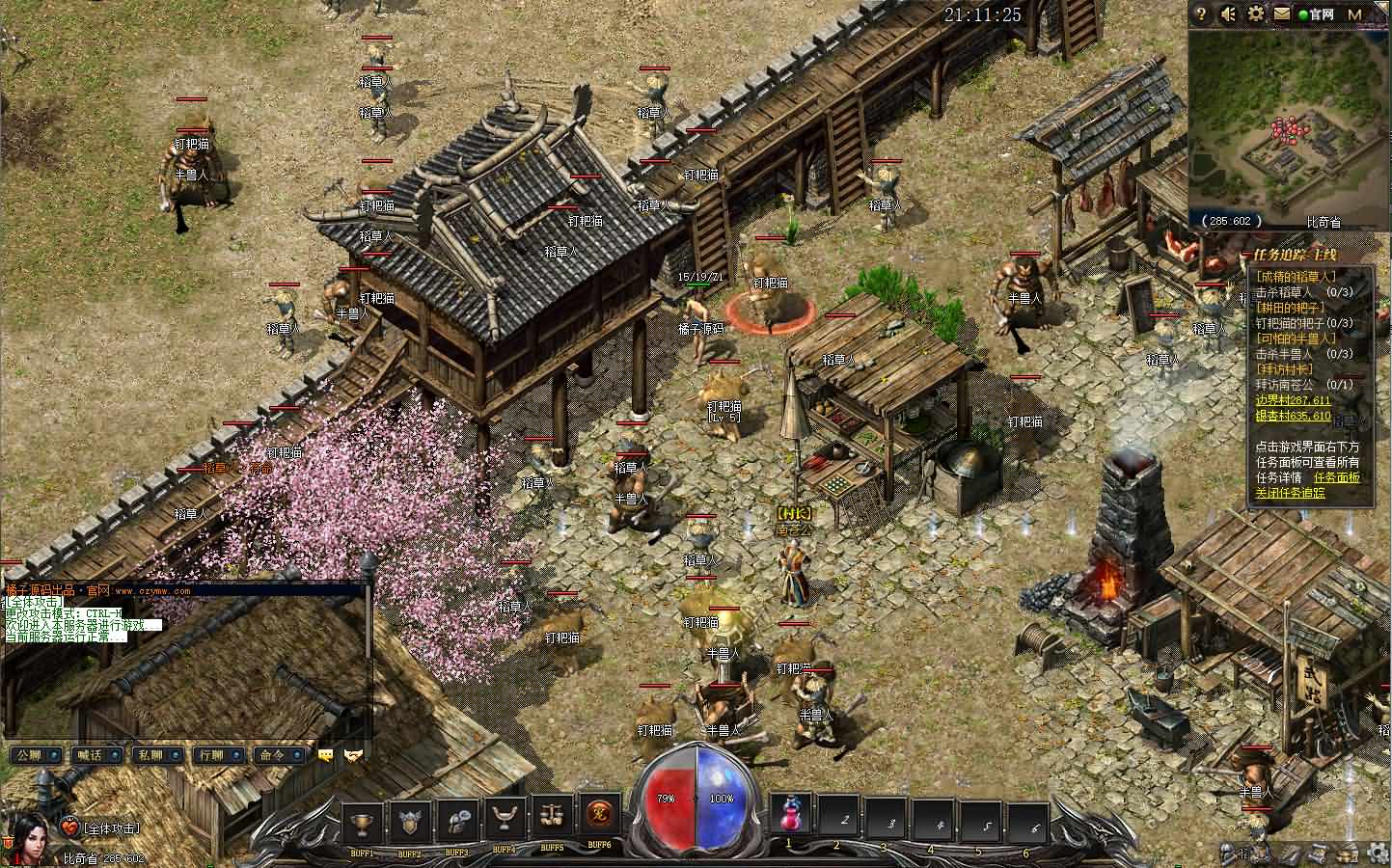Choose the 私聊 private chat channel

click(154, 755)
